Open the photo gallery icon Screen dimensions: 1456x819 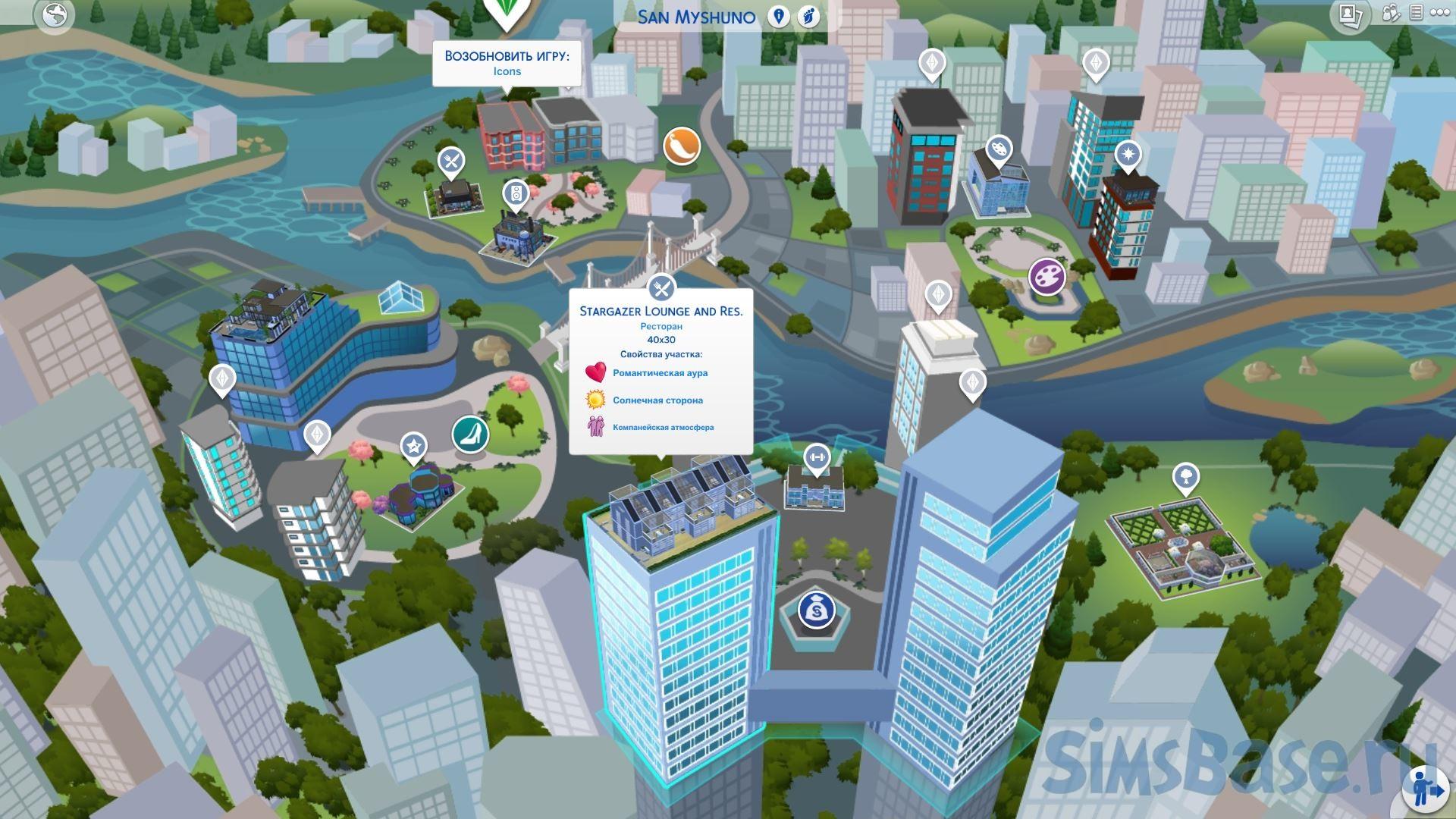click(x=1350, y=15)
